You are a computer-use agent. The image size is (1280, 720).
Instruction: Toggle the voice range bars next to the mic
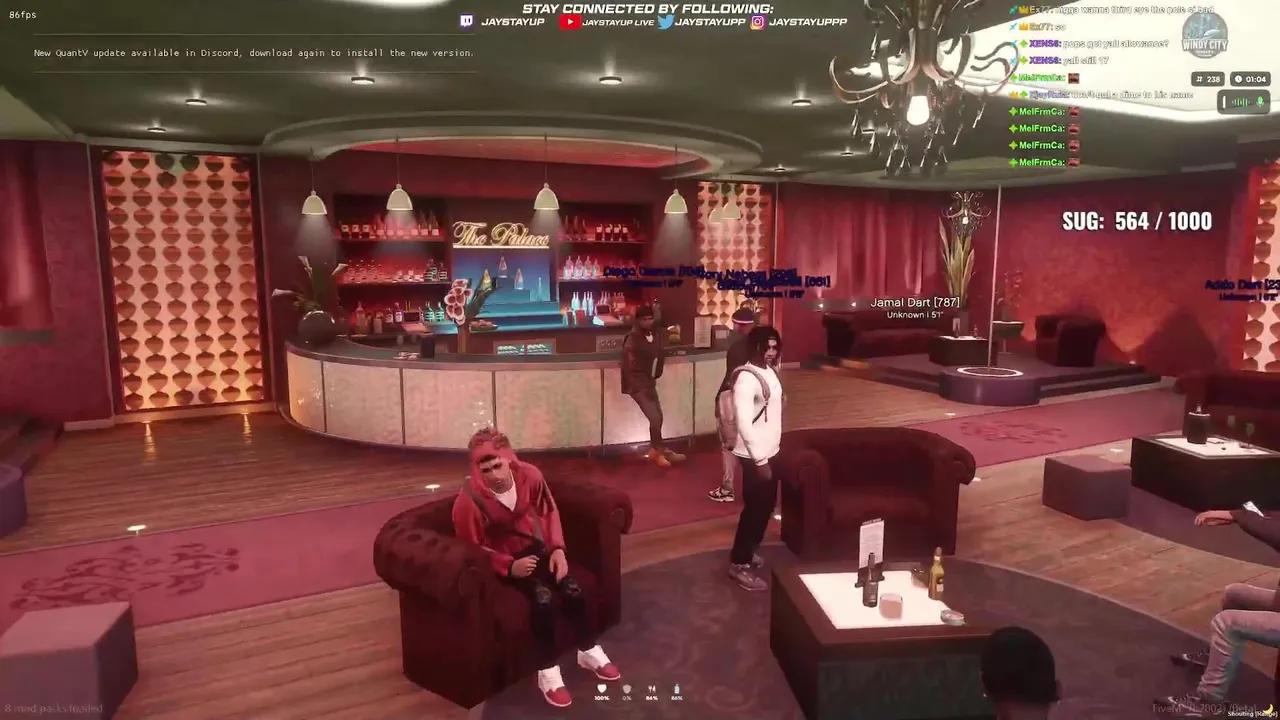1240,101
